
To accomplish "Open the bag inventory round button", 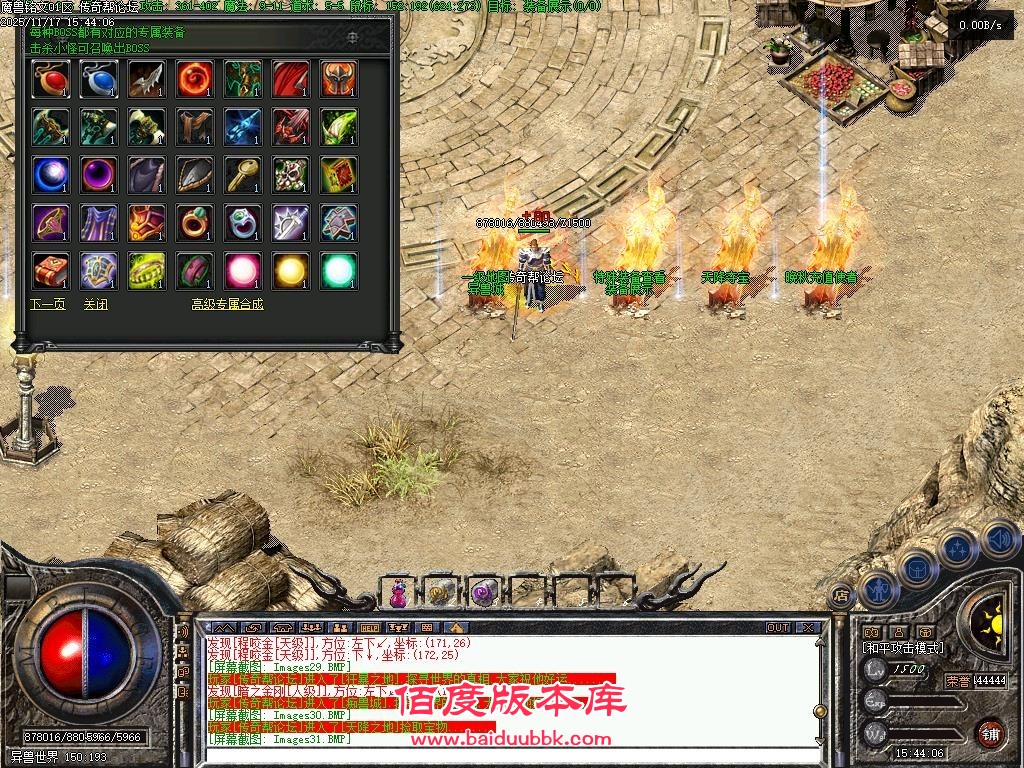I will (x=918, y=570).
